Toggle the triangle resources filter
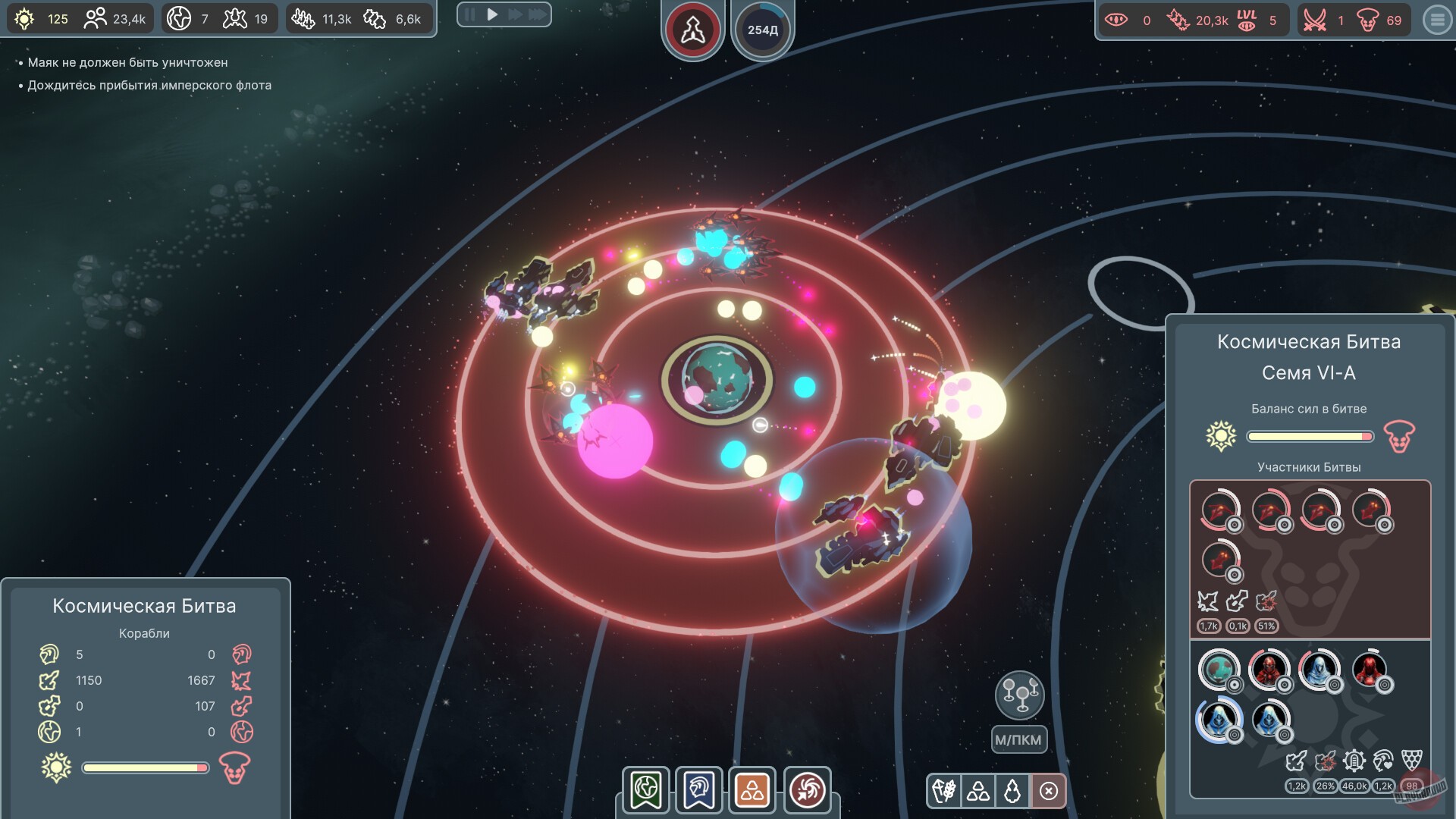Viewport: 1456px width, 819px height. click(978, 791)
